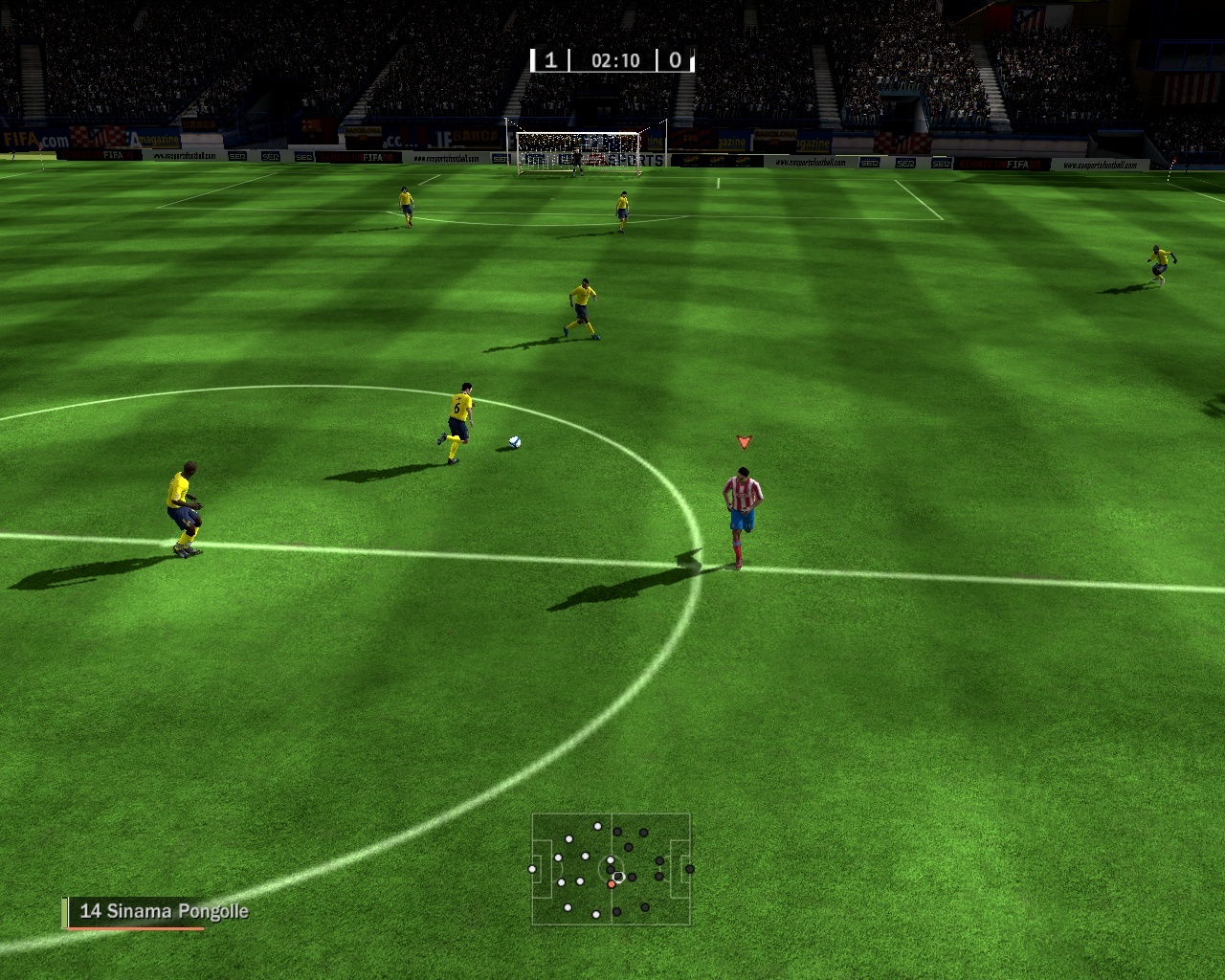This screenshot has width=1225, height=980.
Task: Select the Sinama Pongolle player name panel
Action: click(157, 912)
